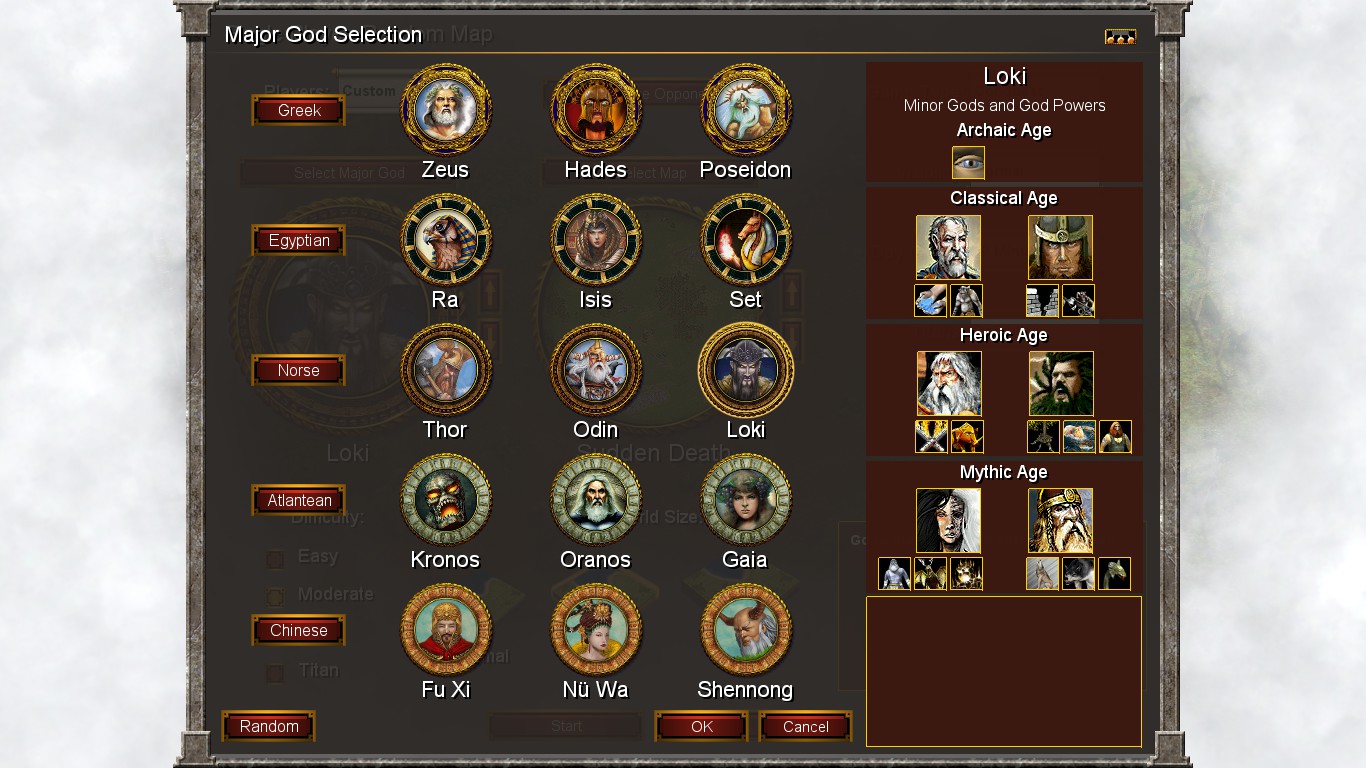
Task: Cancel the major god selection
Action: [x=805, y=727]
